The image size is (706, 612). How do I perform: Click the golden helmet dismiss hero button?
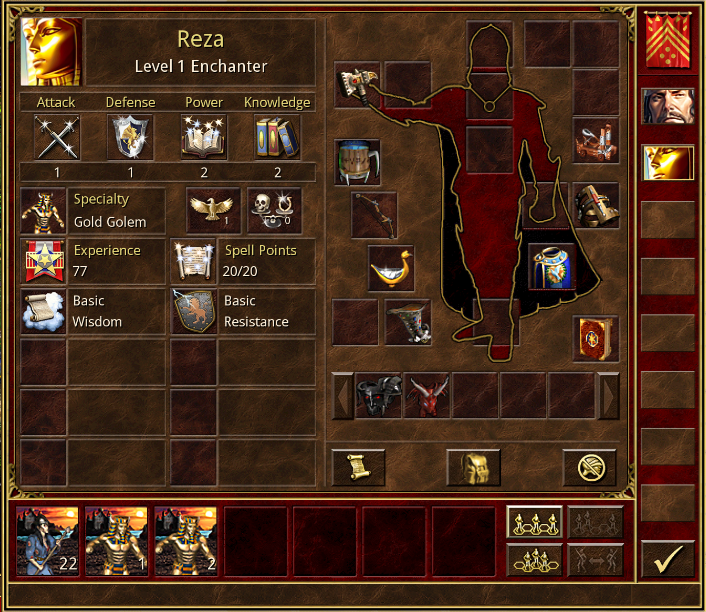(x=473, y=467)
